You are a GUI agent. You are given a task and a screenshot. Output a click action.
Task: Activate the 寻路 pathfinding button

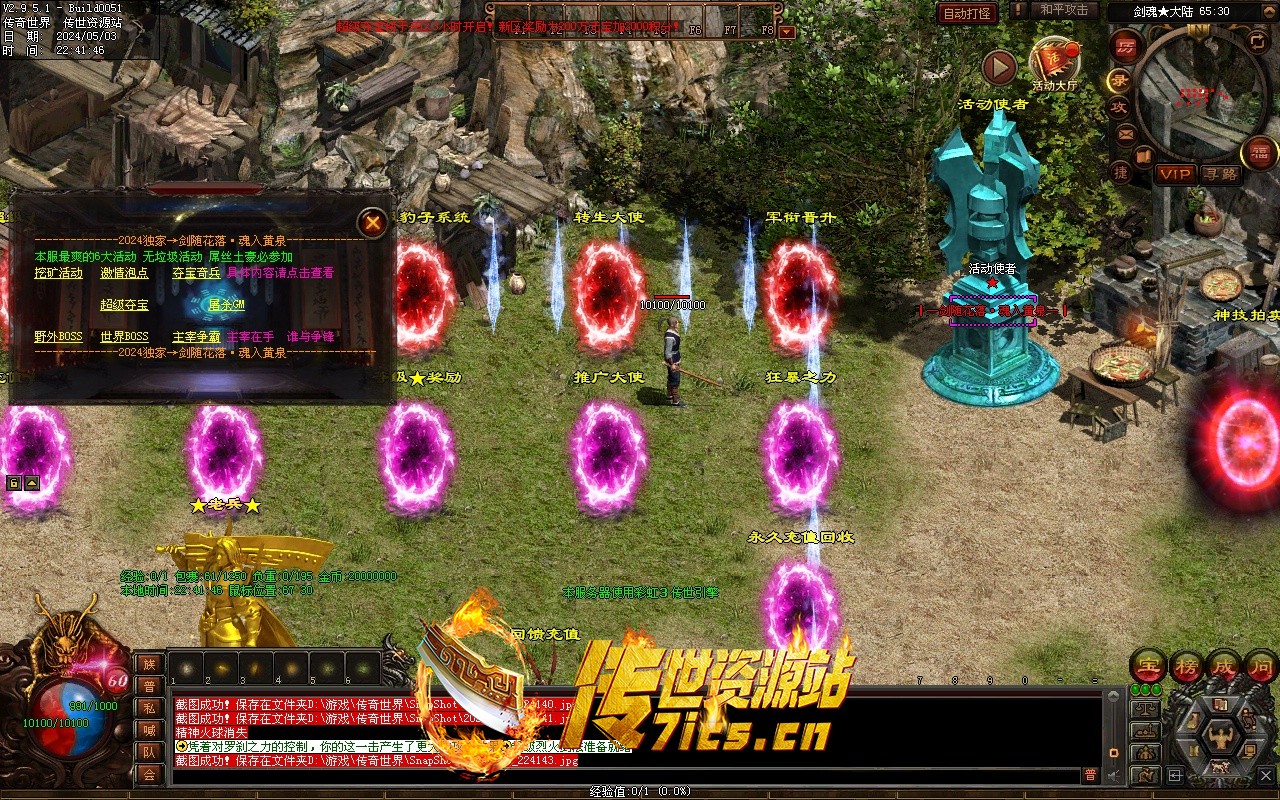1221,174
